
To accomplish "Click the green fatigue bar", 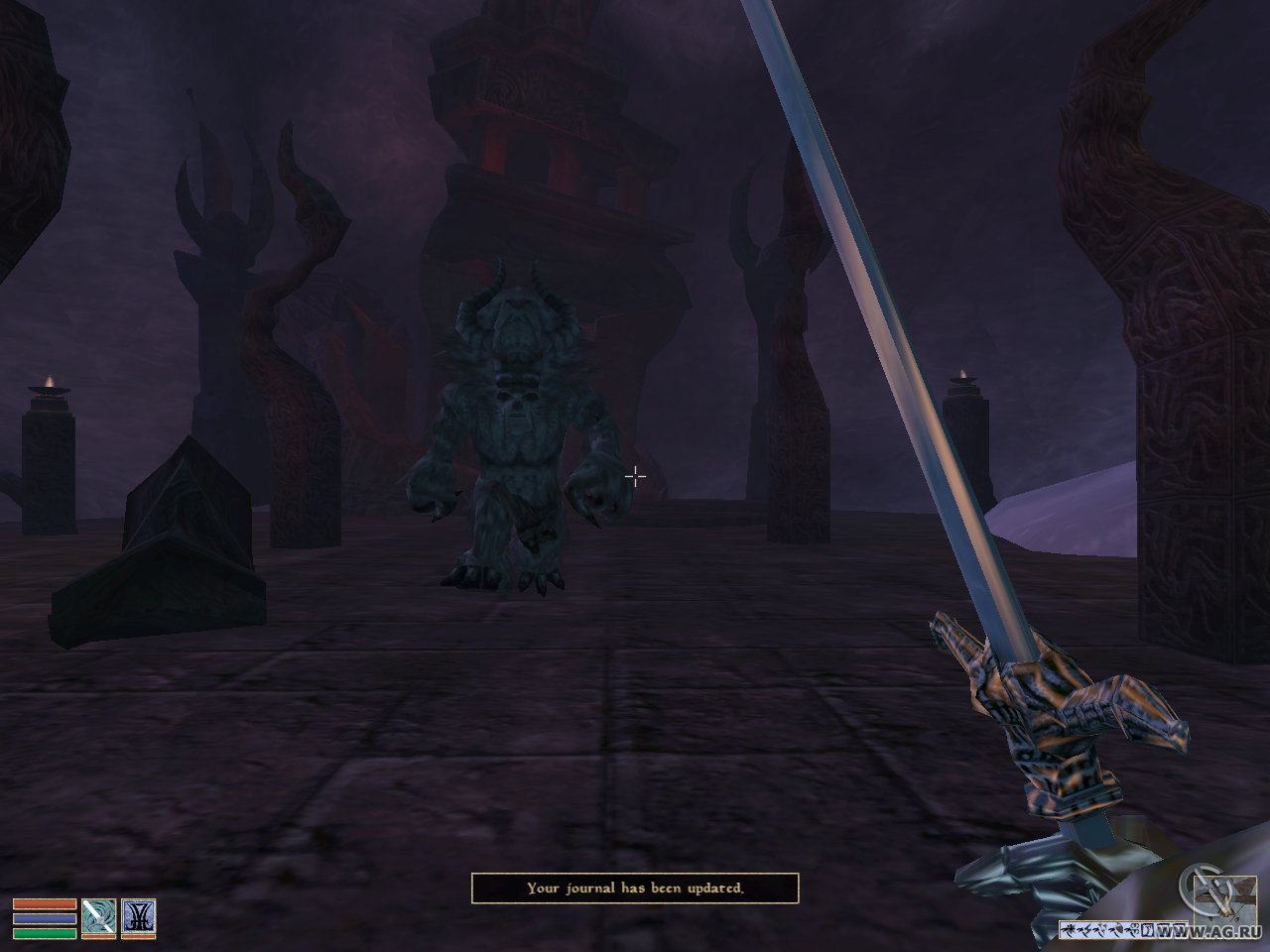I will [44, 932].
